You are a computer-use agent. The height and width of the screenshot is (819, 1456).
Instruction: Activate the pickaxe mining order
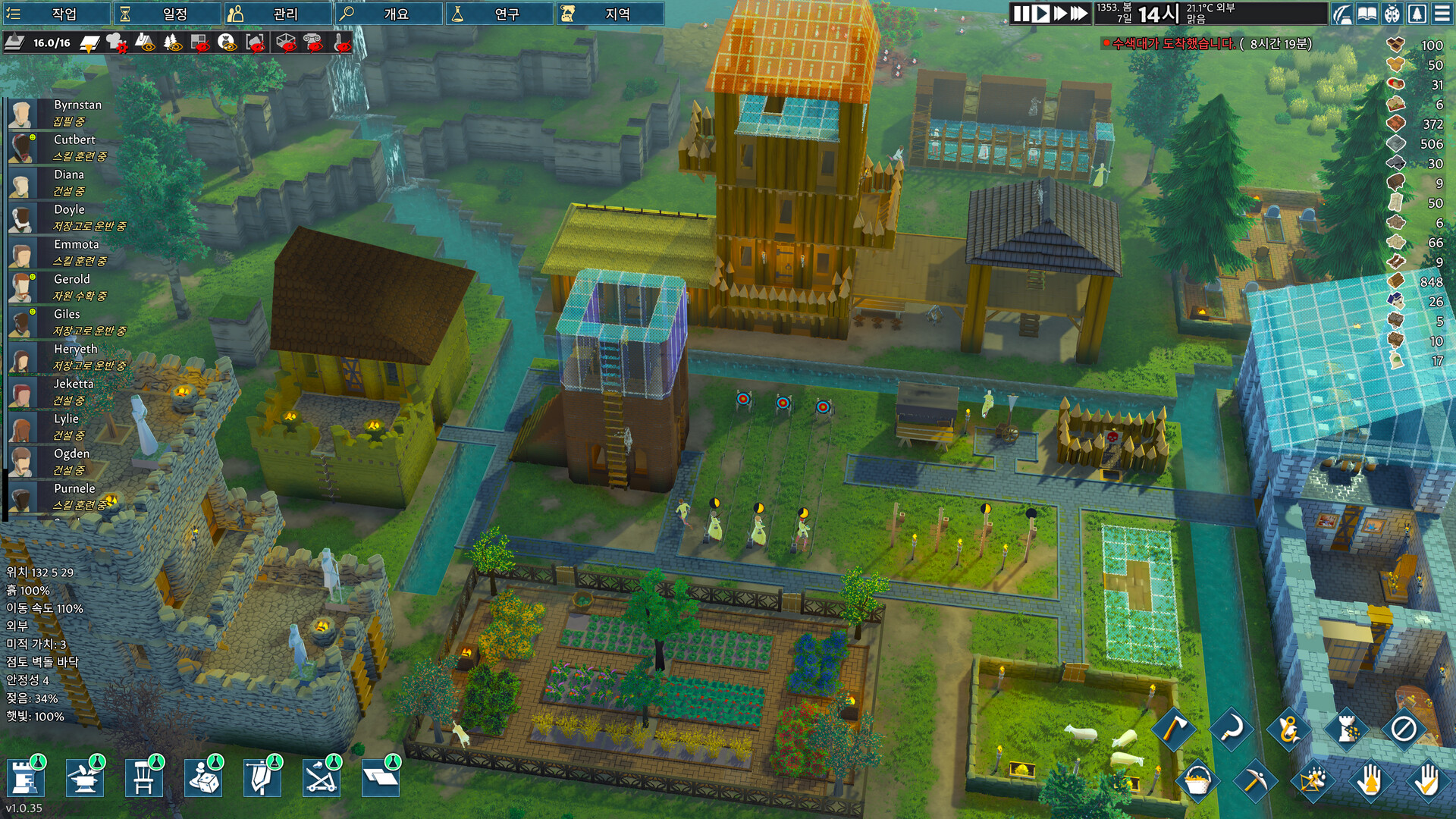click(x=1253, y=780)
